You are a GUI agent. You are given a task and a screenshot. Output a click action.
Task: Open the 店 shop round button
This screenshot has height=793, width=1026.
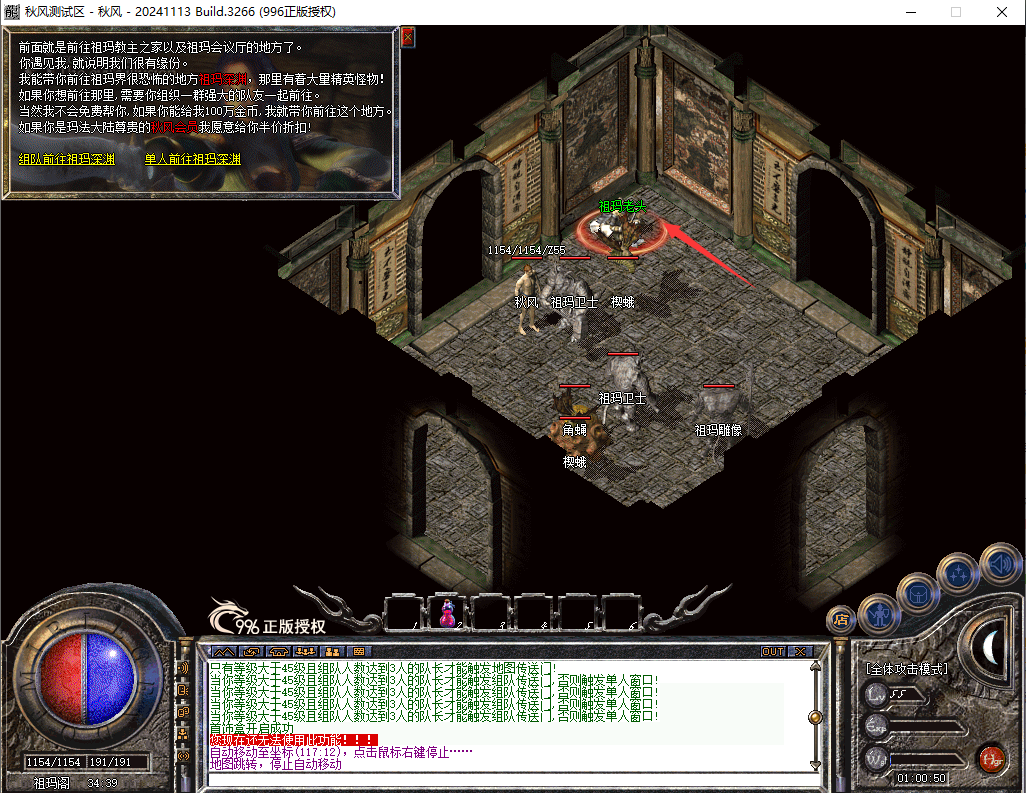841,619
